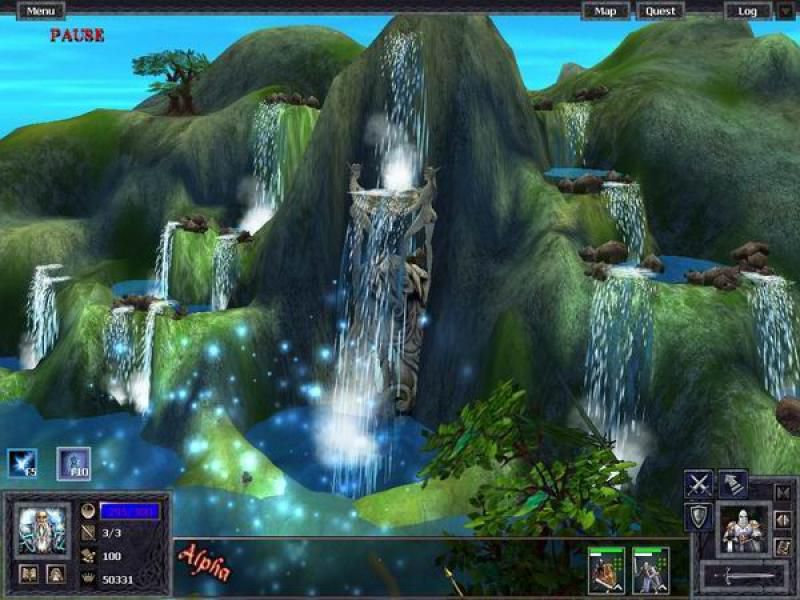
Task: Activate the blue spell marked F10
Action: [x=73, y=463]
